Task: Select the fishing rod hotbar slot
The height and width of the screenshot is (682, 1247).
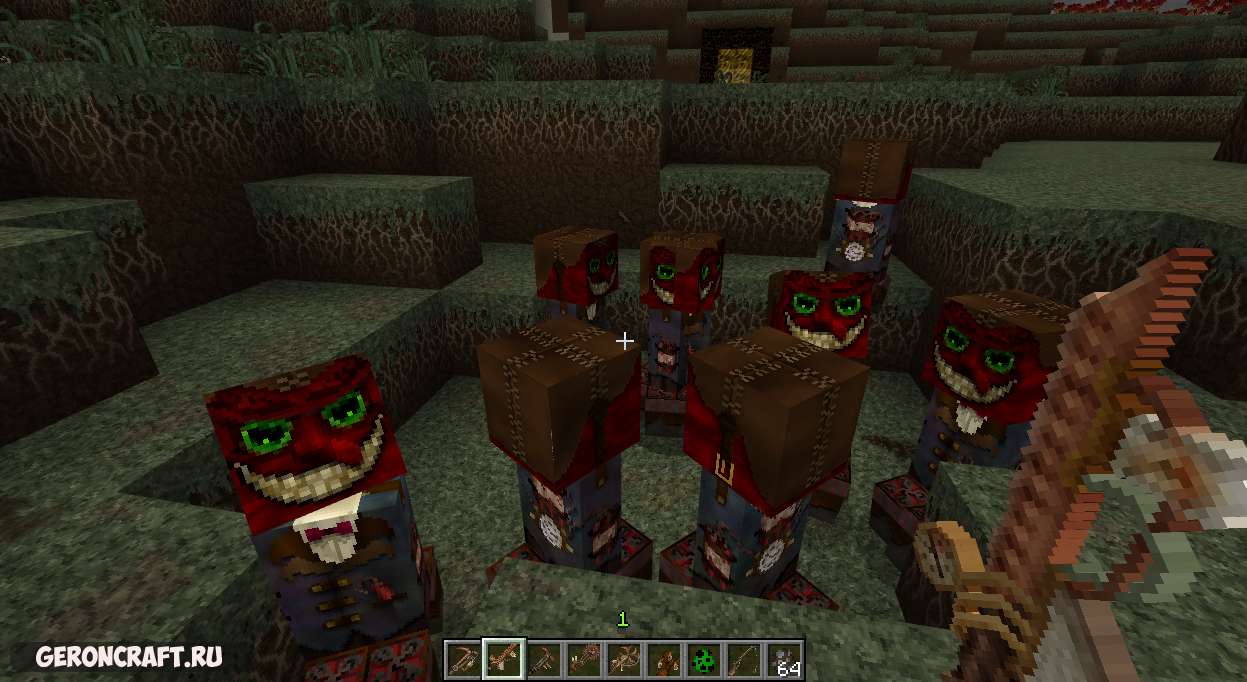Action: pyautogui.click(x=744, y=660)
